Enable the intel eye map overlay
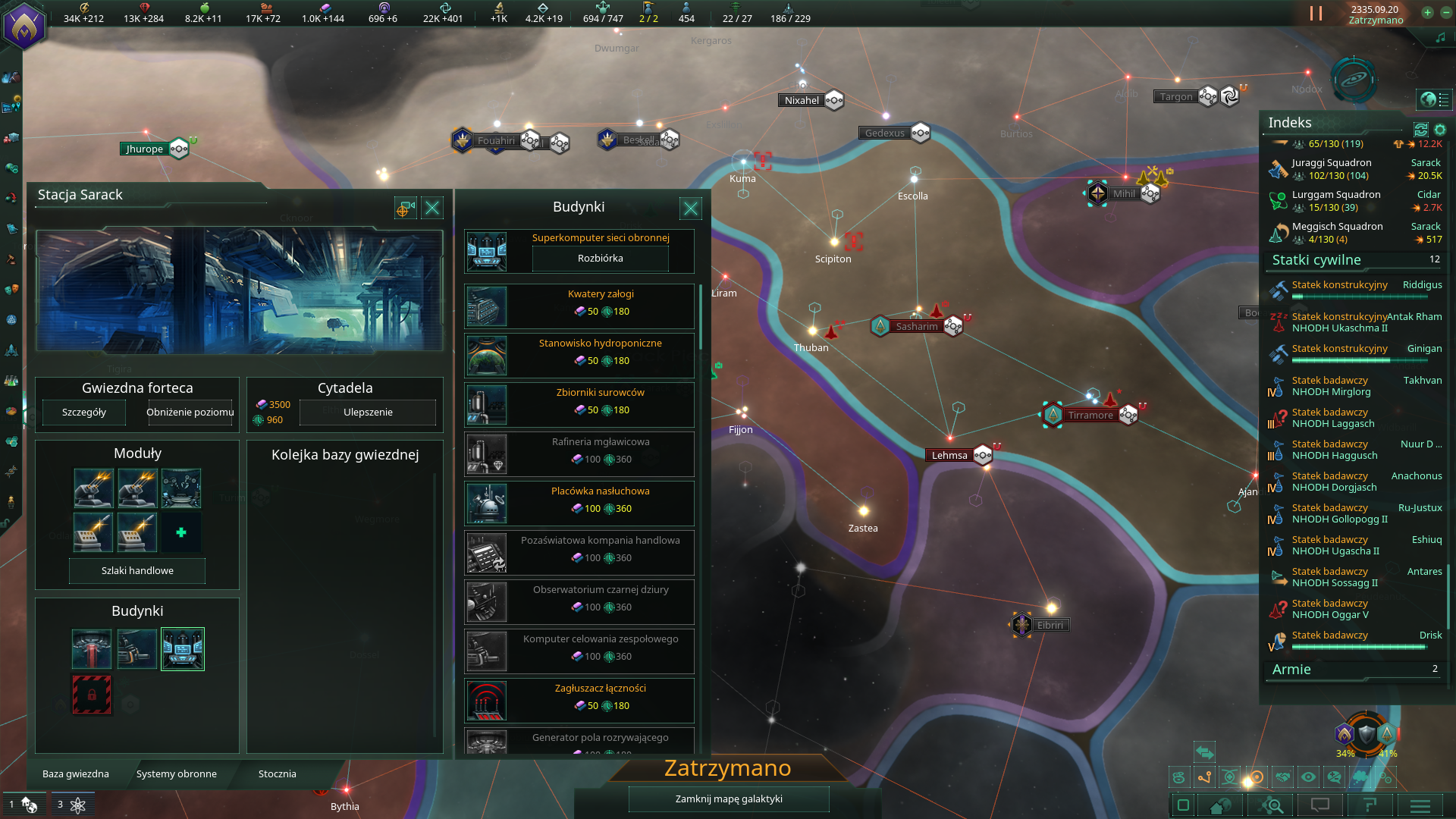 (x=1308, y=777)
